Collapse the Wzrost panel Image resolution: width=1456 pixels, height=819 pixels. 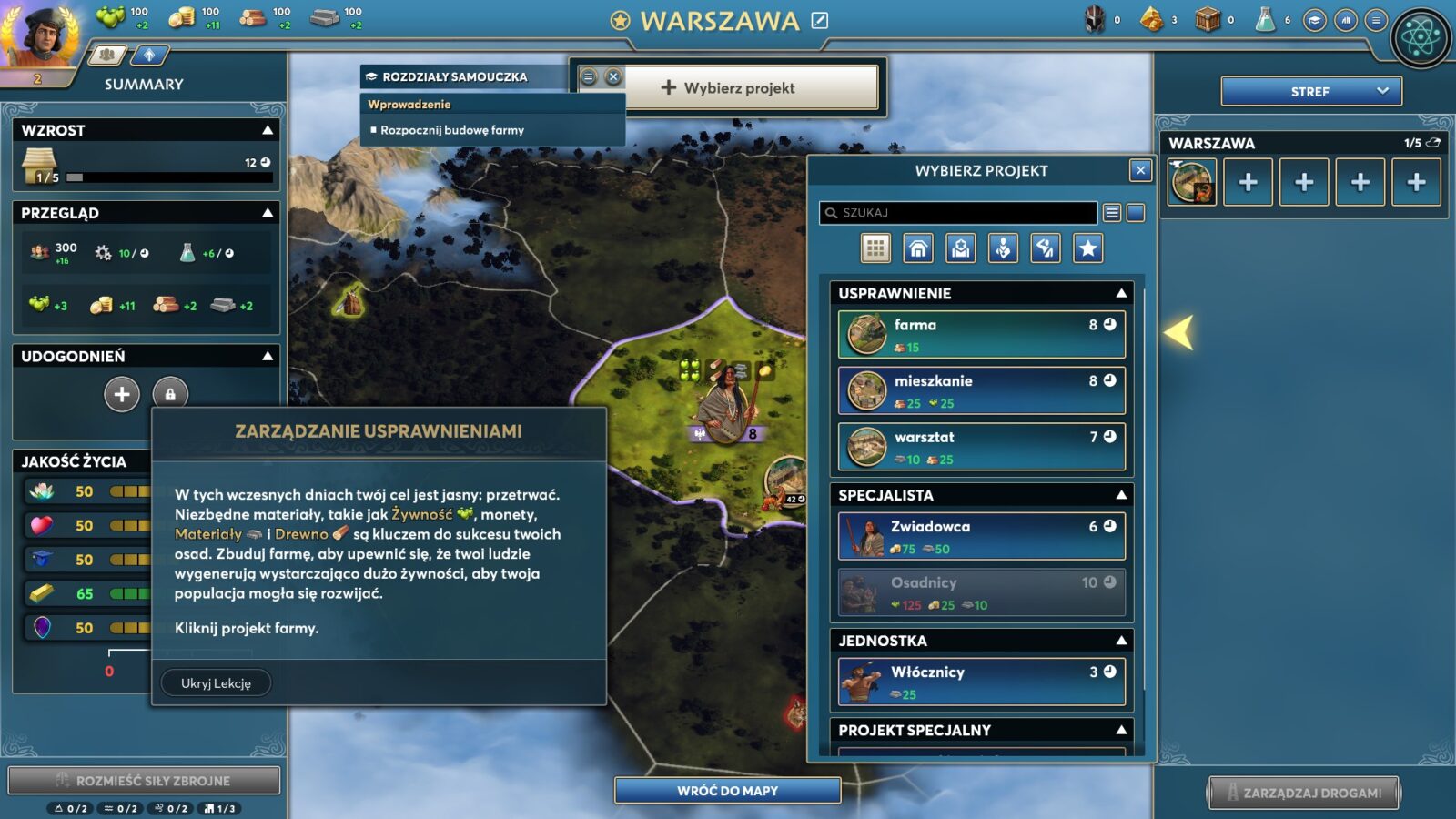(x=268, y=130)
